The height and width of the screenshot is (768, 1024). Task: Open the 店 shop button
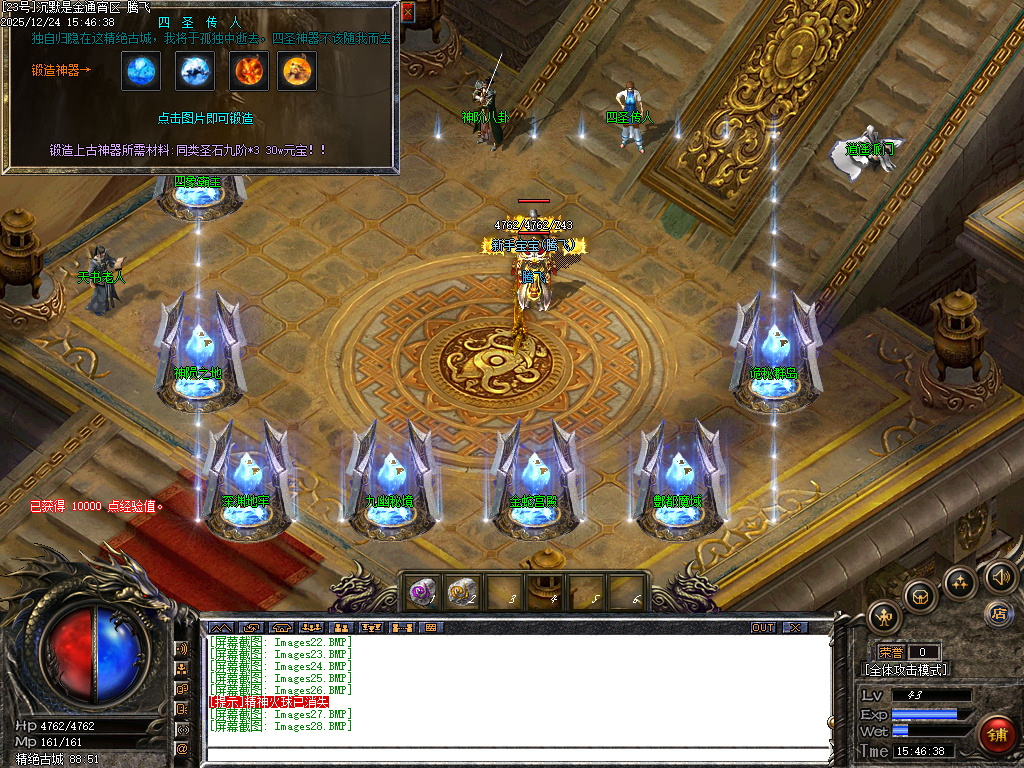point(997,612)
